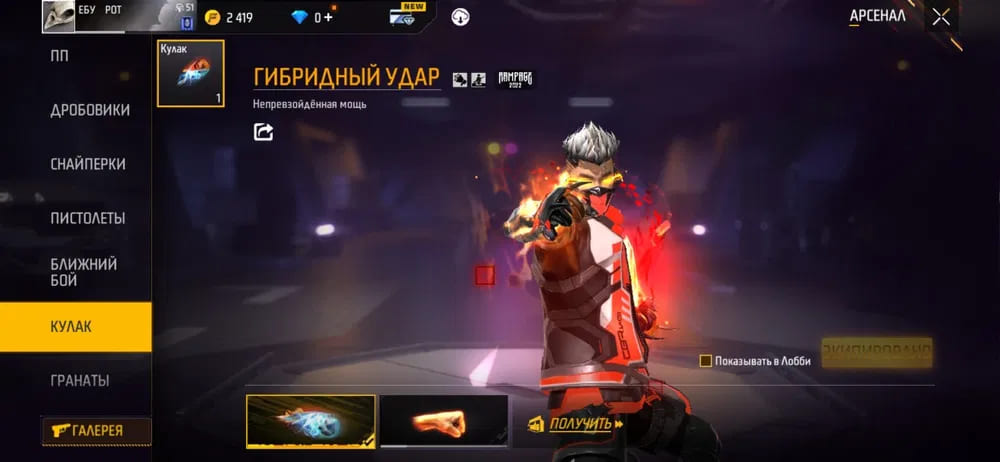Choose the Ближний бой category

coord(84,272)
